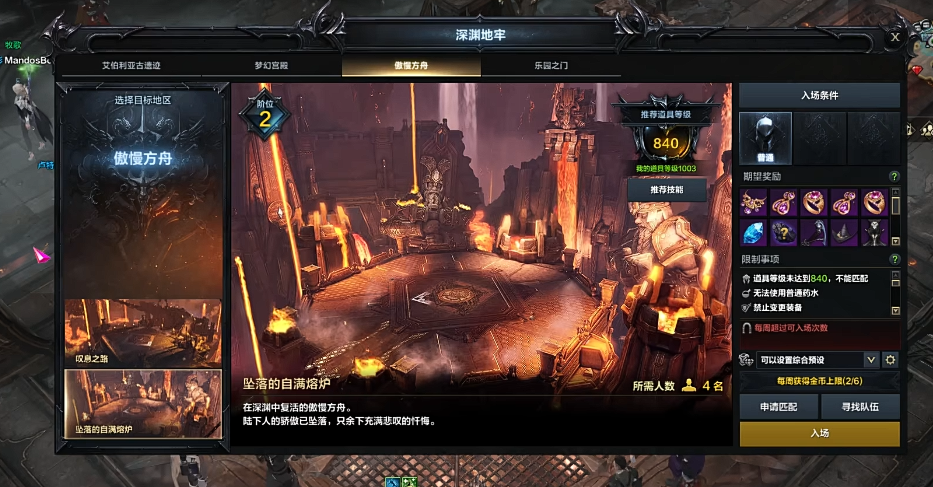
Task: Open the 梦幻宫殿 tab
Action: coord(271,65)
